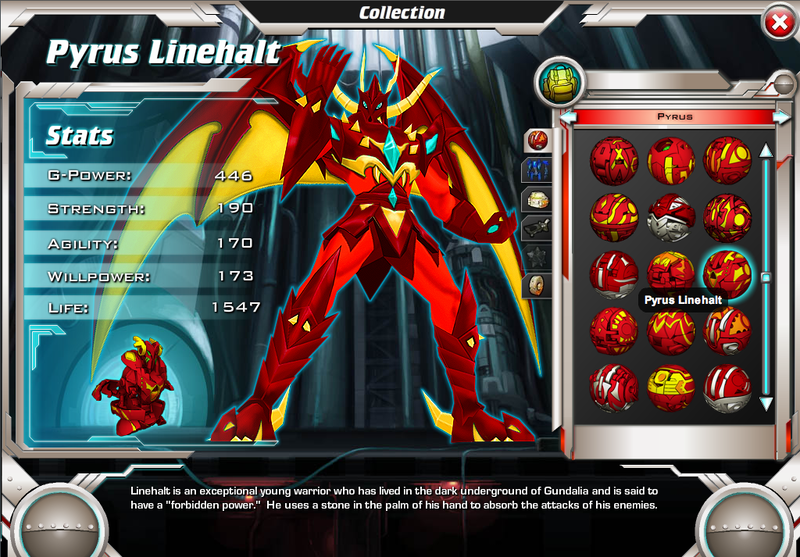This screenshot has width=800, height=557.
Task: Open the blue robot category tab
Action: coord(537,170)
